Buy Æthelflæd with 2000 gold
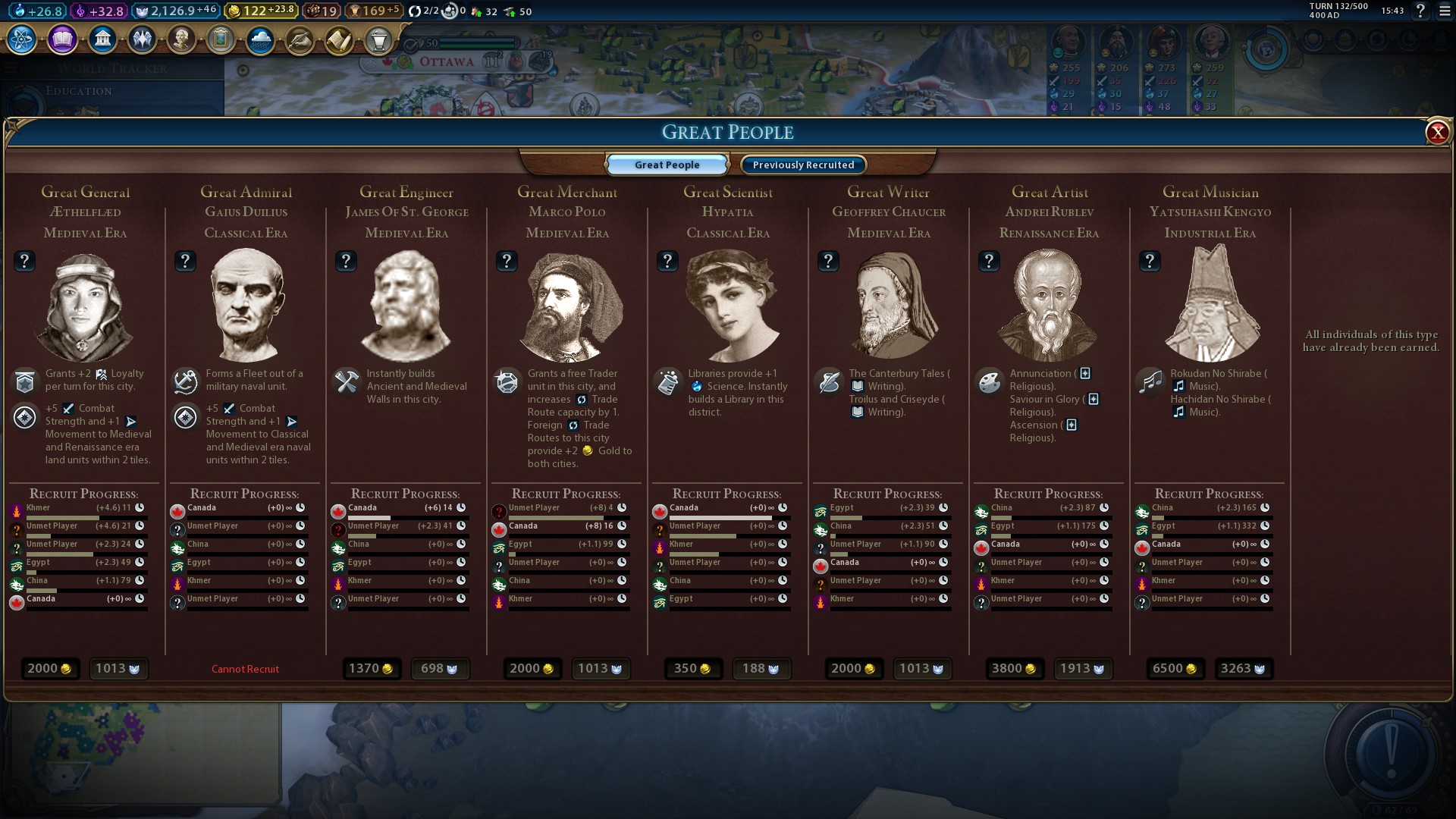 (x=49, y=668)
